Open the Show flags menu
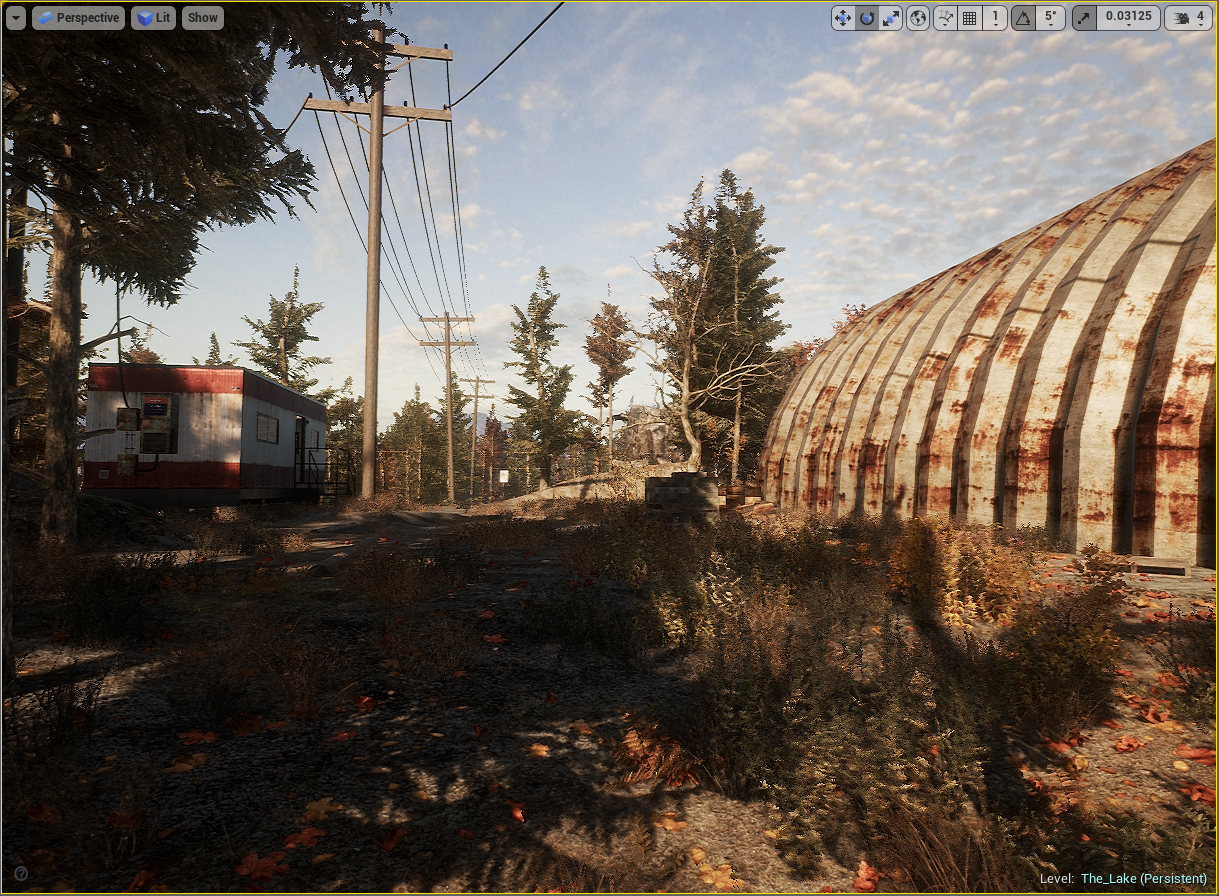The image size is (1219, 896). pyautogui.click(x=202, y=18)
